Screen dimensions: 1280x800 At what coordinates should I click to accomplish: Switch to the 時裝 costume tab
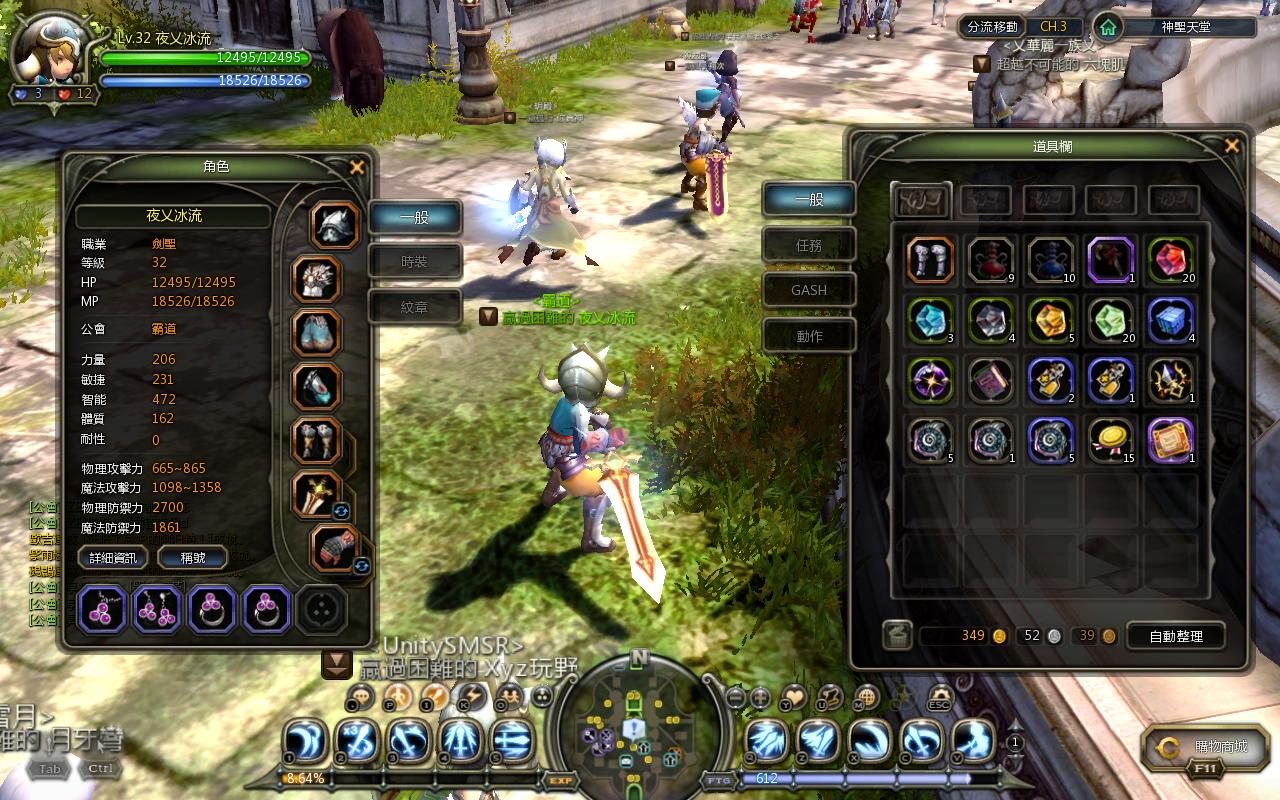415,262
